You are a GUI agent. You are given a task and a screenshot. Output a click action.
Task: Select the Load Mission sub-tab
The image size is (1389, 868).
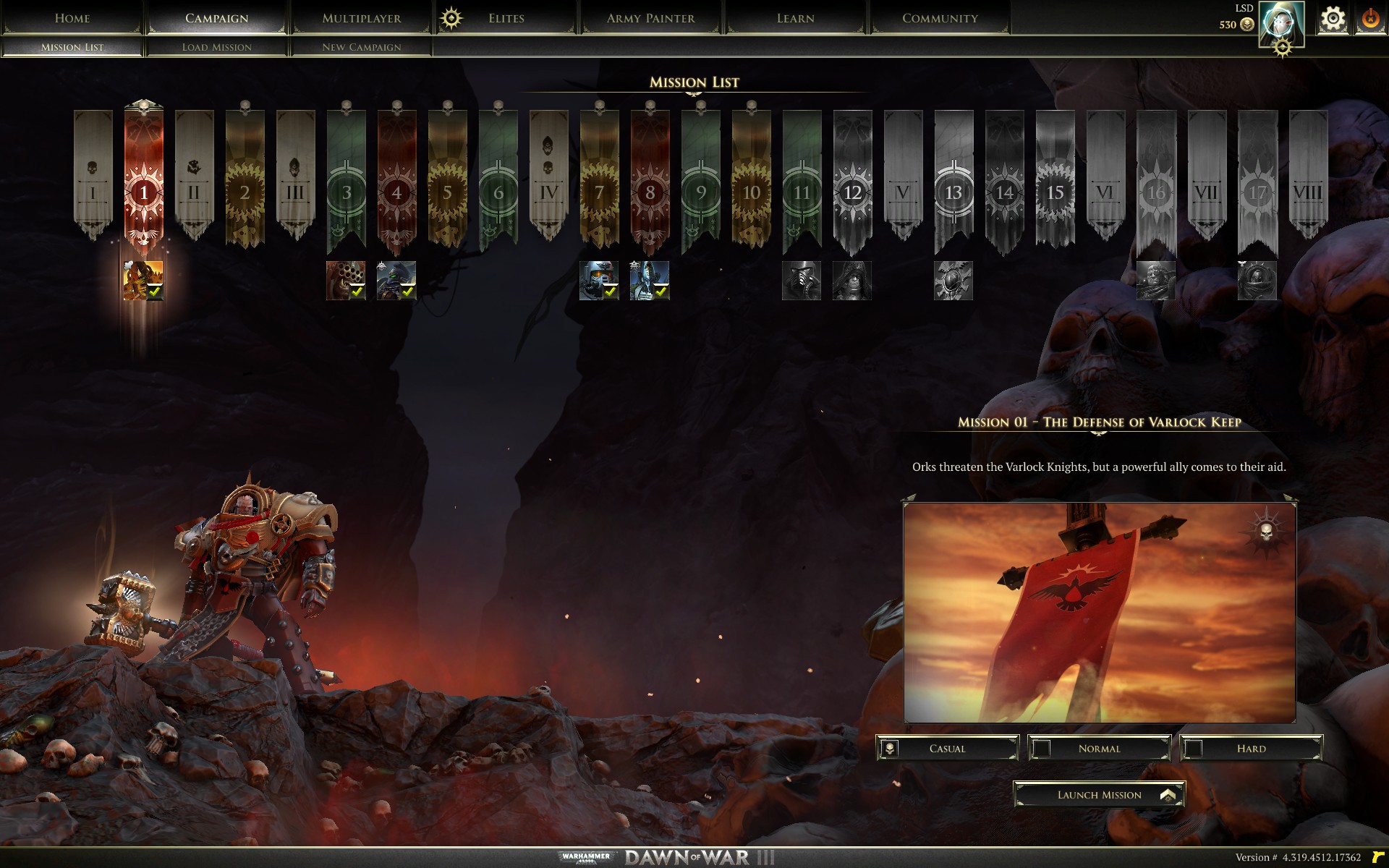(216, 47)
